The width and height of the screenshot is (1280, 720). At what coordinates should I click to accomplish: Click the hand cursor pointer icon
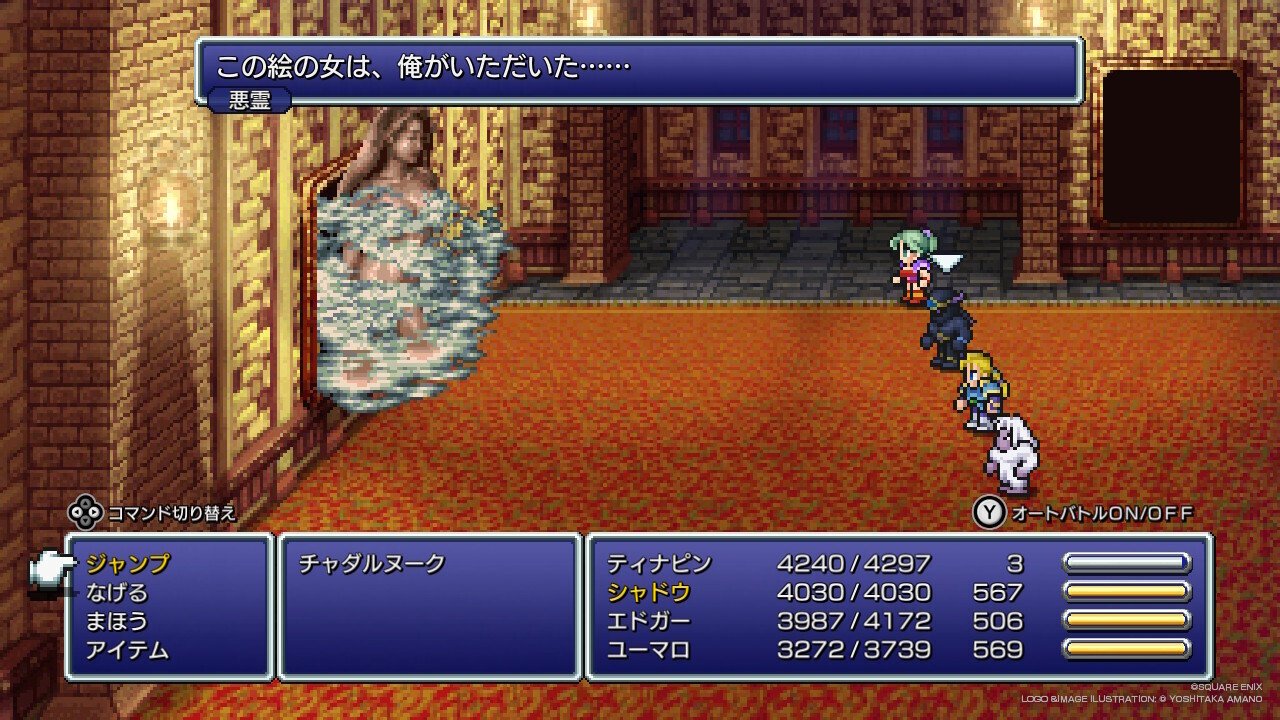point(55,570)
